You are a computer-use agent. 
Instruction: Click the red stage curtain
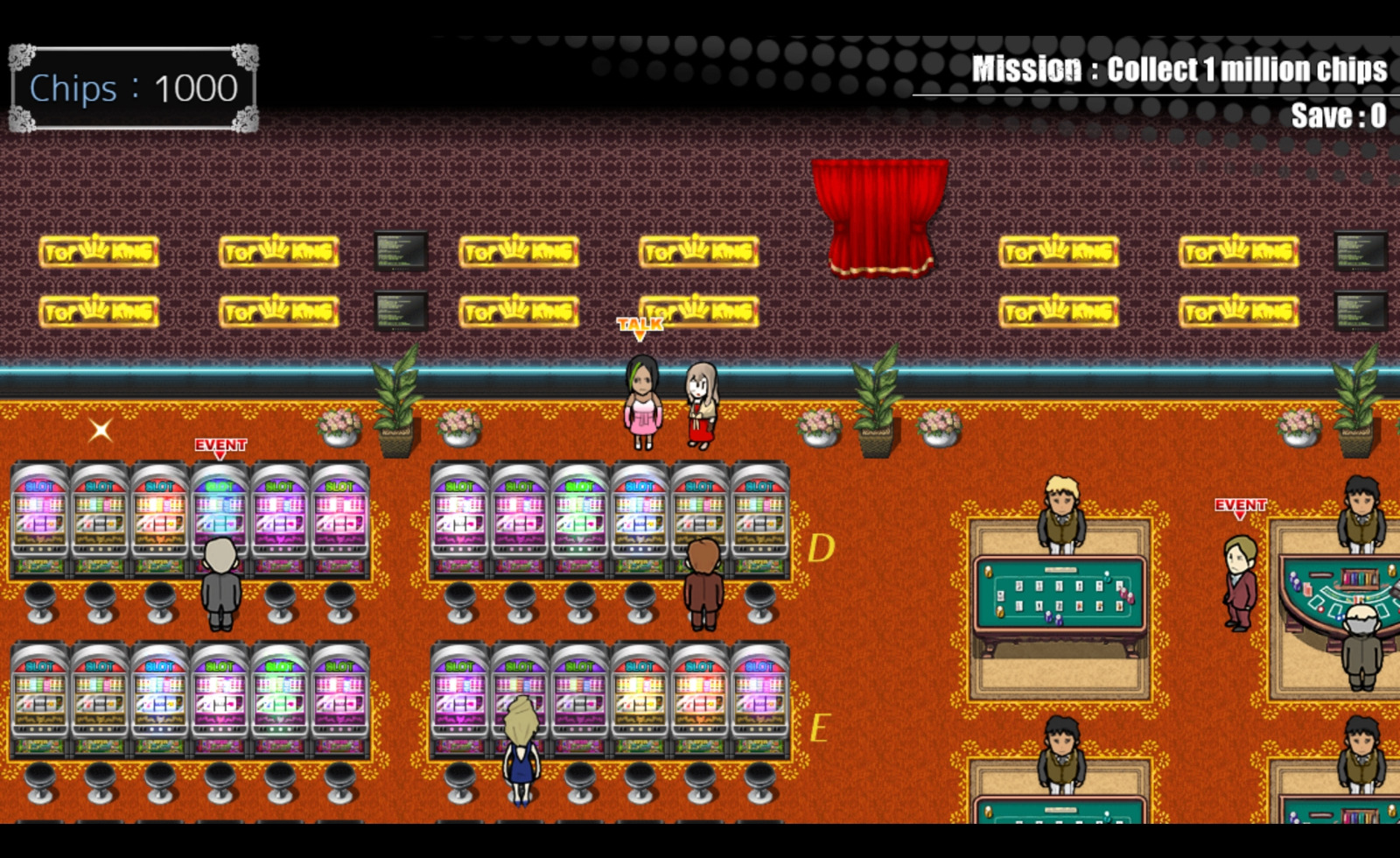[879, 219]
